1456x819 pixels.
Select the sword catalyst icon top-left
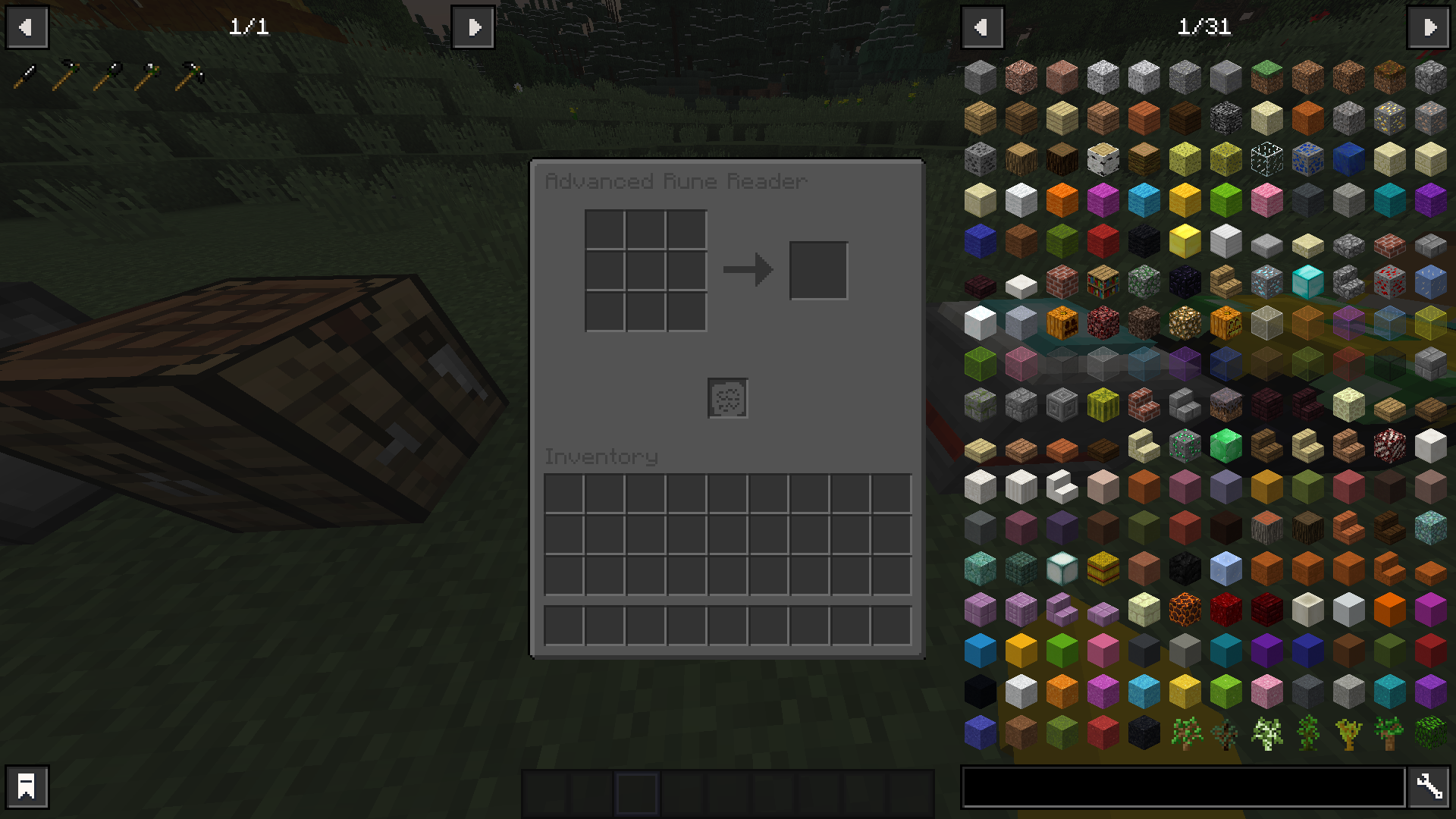(25, 73)
